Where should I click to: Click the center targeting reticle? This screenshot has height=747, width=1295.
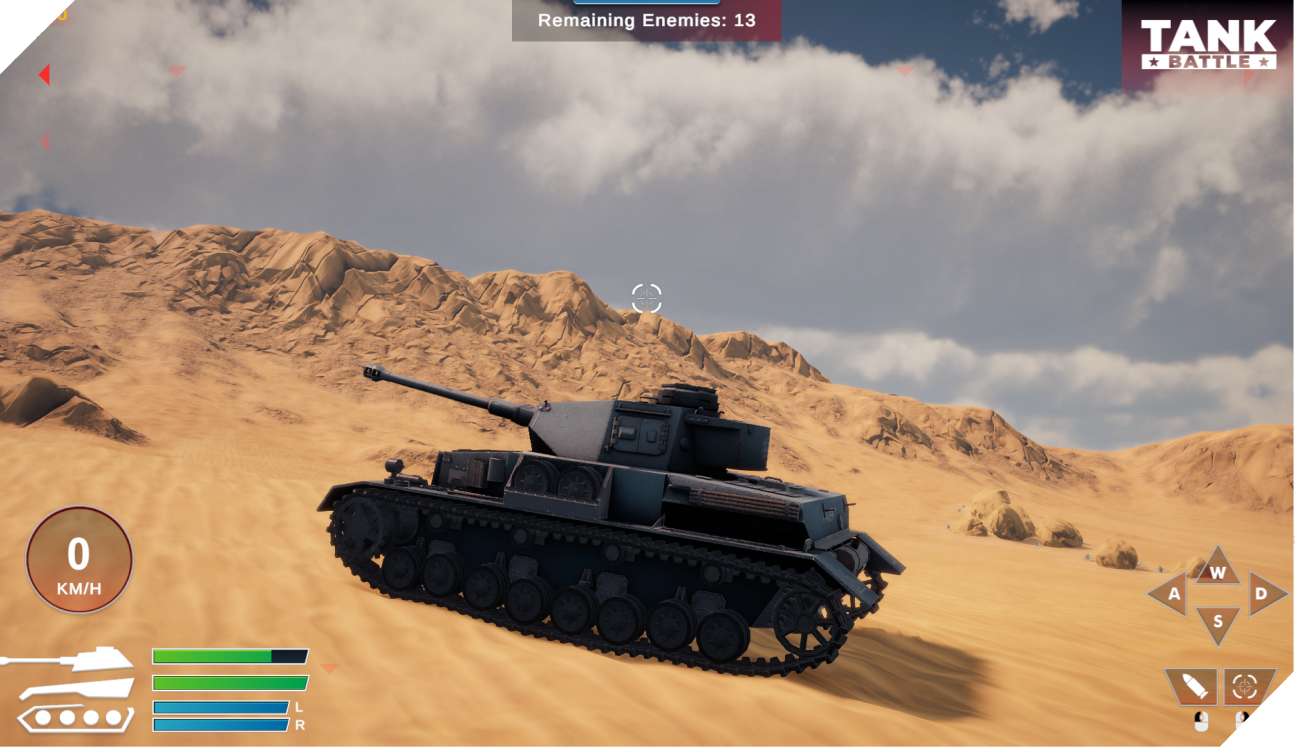pos(648,294)
